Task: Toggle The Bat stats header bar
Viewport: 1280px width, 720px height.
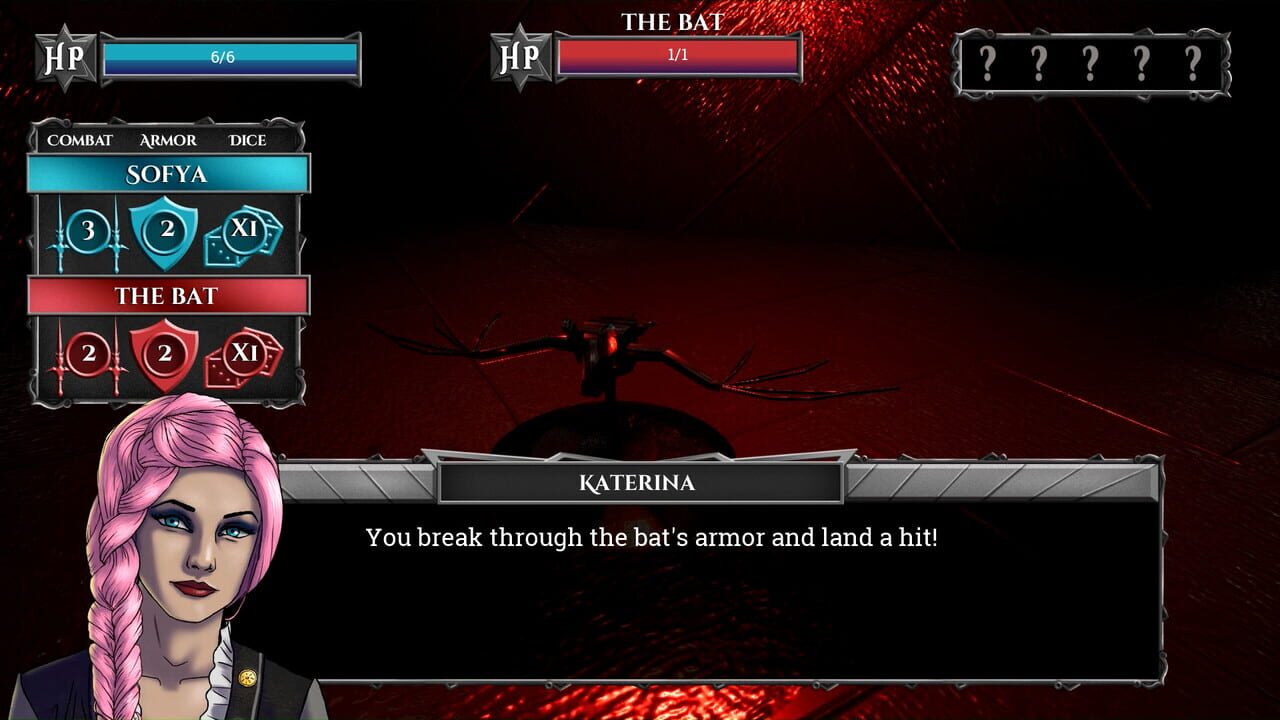Action: (x=168, y=296)
